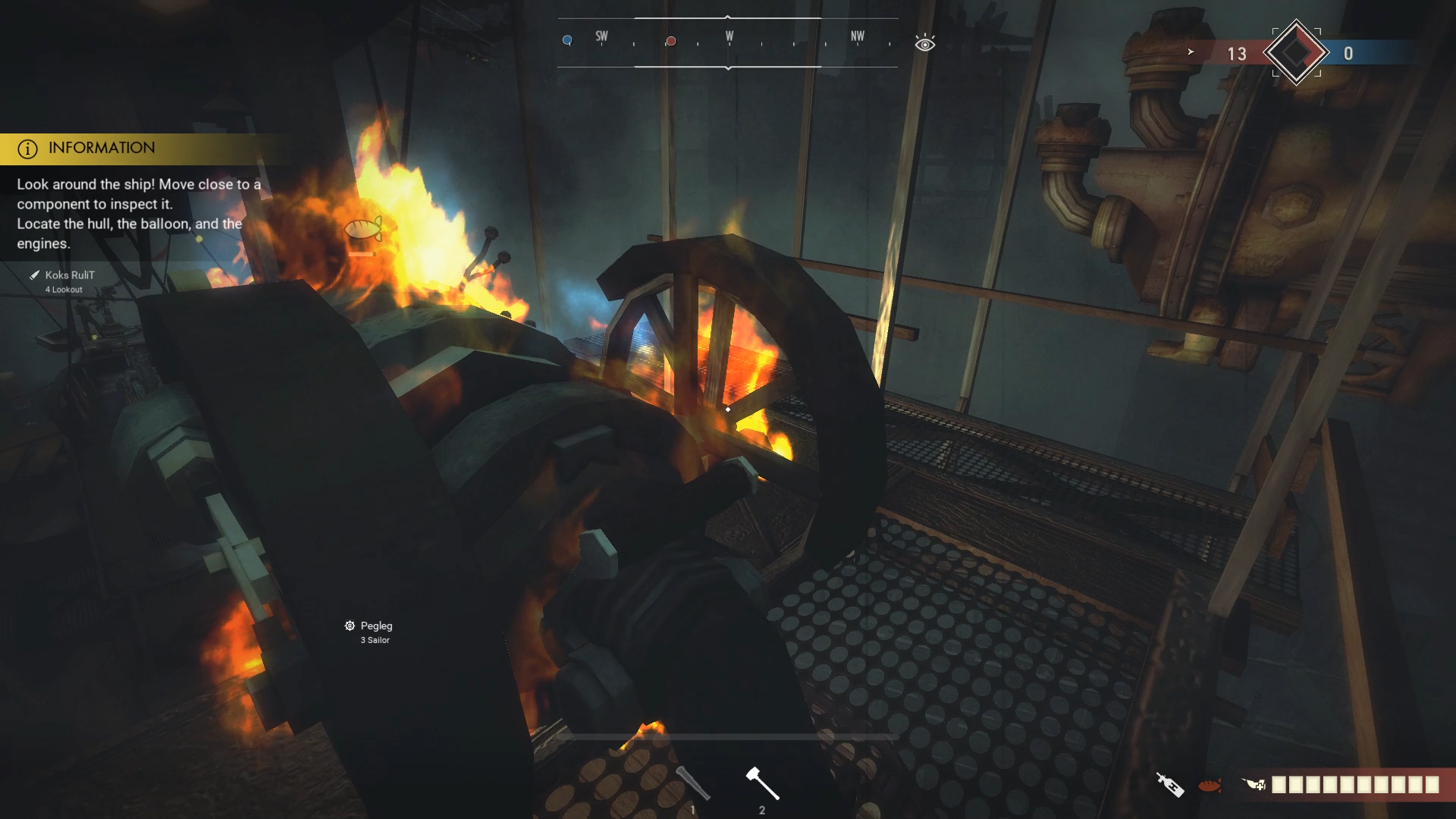Click the blue marker on the compass
The width and height of the screenshot is (1456, 819).
(567, 40)
